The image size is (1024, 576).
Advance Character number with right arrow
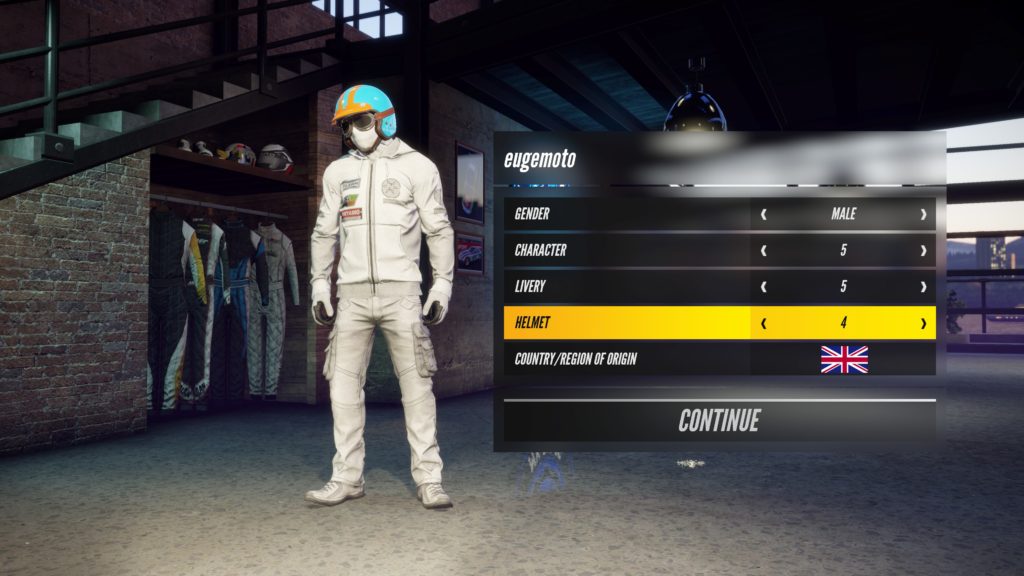[x=922, y=250]
